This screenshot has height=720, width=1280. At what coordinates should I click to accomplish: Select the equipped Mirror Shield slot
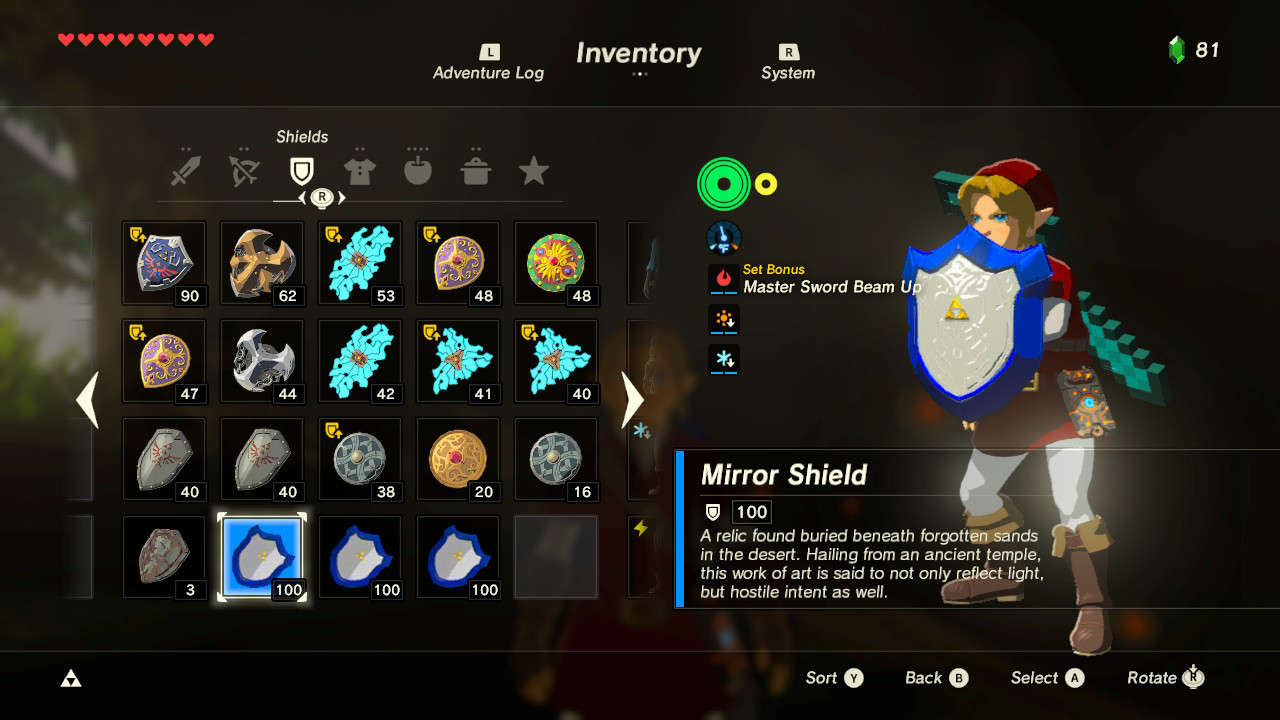tap(261, 557)
